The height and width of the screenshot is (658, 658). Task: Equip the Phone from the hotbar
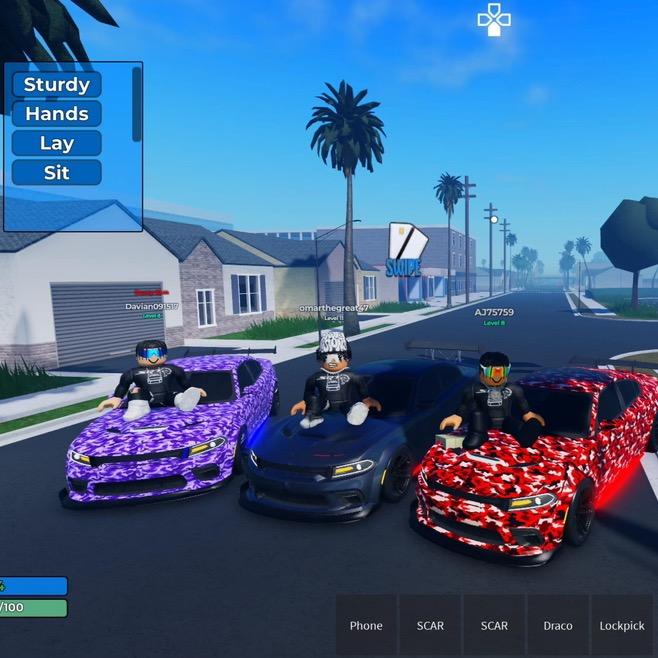point(366,626)
